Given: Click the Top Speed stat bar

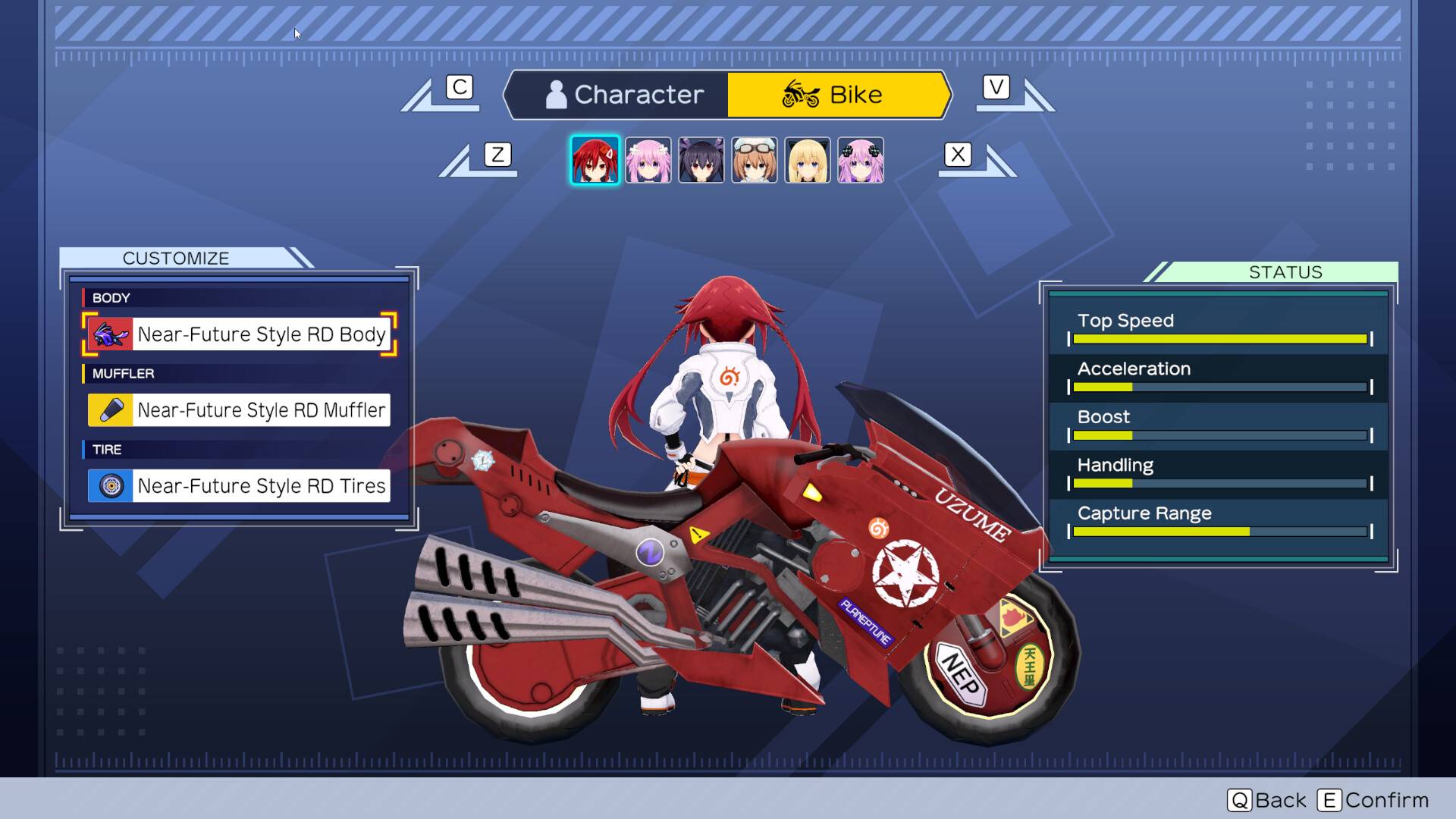Looking at the screenshot, I should tap(1219, 339).
